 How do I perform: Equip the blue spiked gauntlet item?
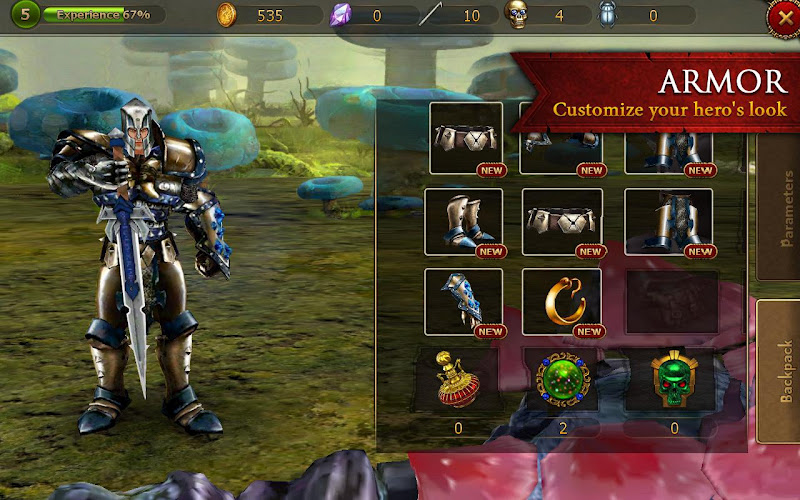point(464,302)
